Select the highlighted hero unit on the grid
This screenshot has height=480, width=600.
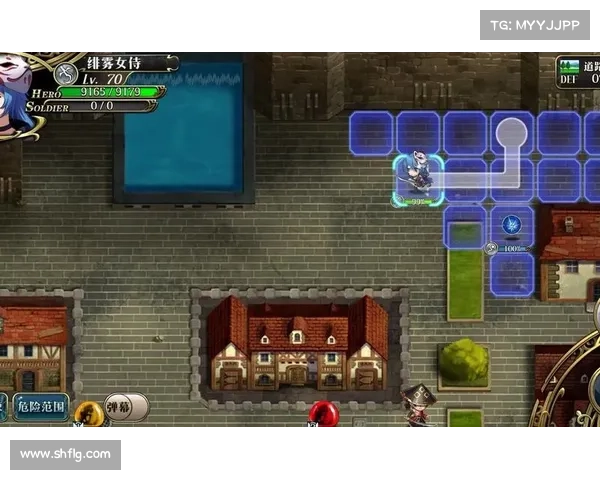(416, 180)
